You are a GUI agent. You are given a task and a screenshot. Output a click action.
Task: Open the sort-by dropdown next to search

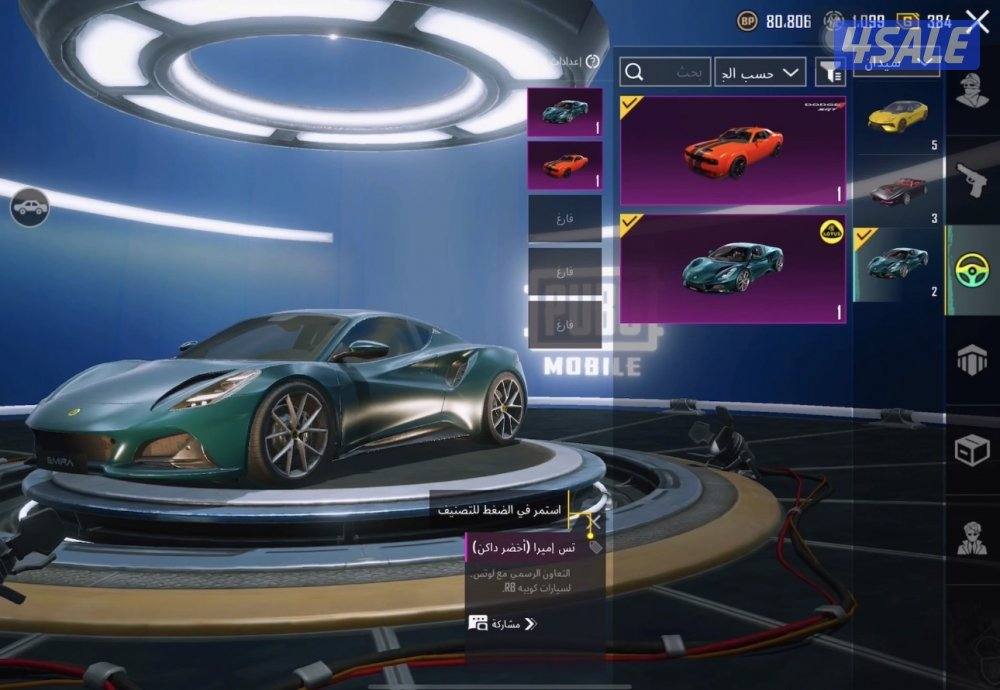pos(762,72)
